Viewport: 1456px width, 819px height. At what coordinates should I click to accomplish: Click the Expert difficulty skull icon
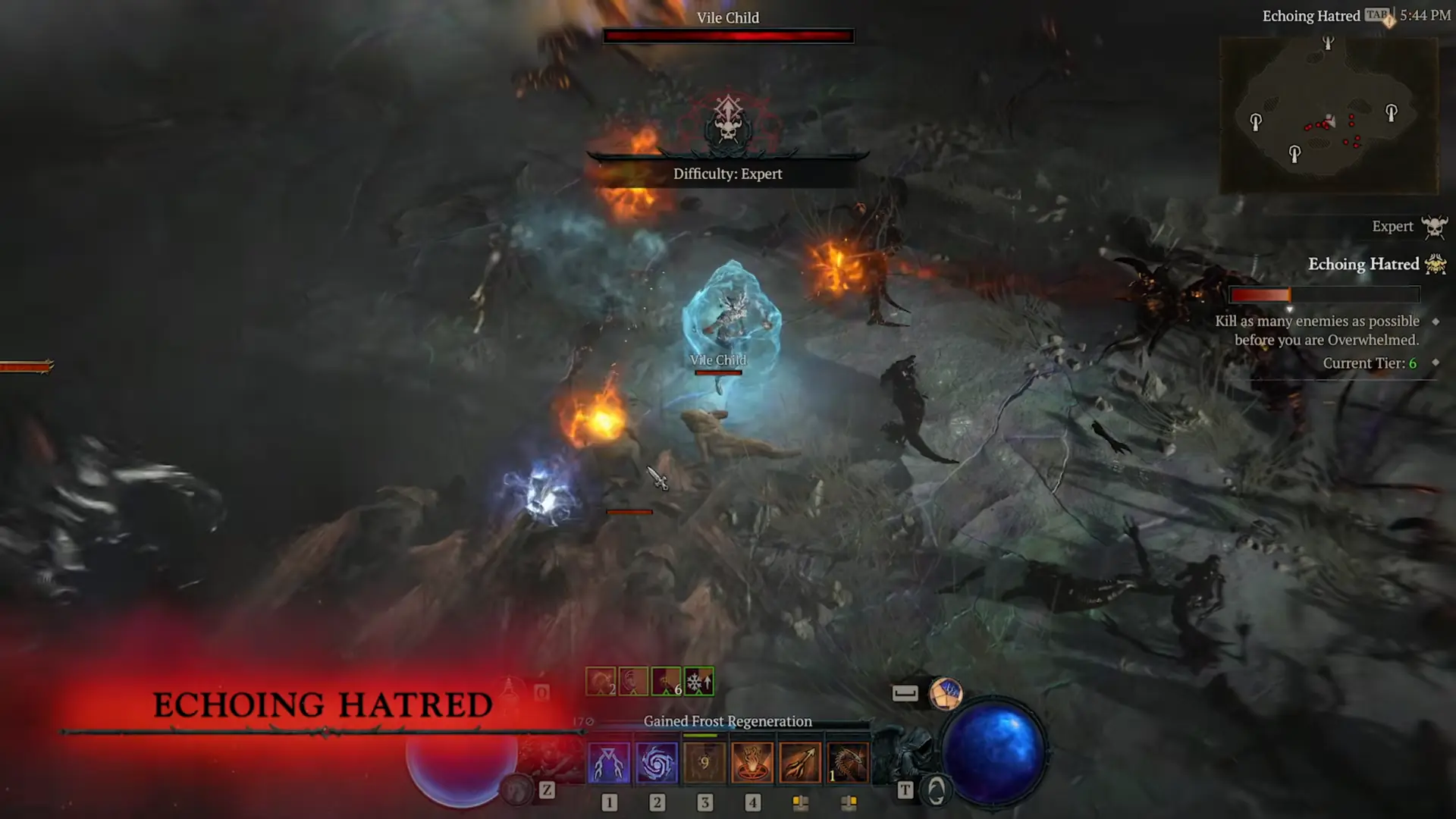coord(1433,227)
